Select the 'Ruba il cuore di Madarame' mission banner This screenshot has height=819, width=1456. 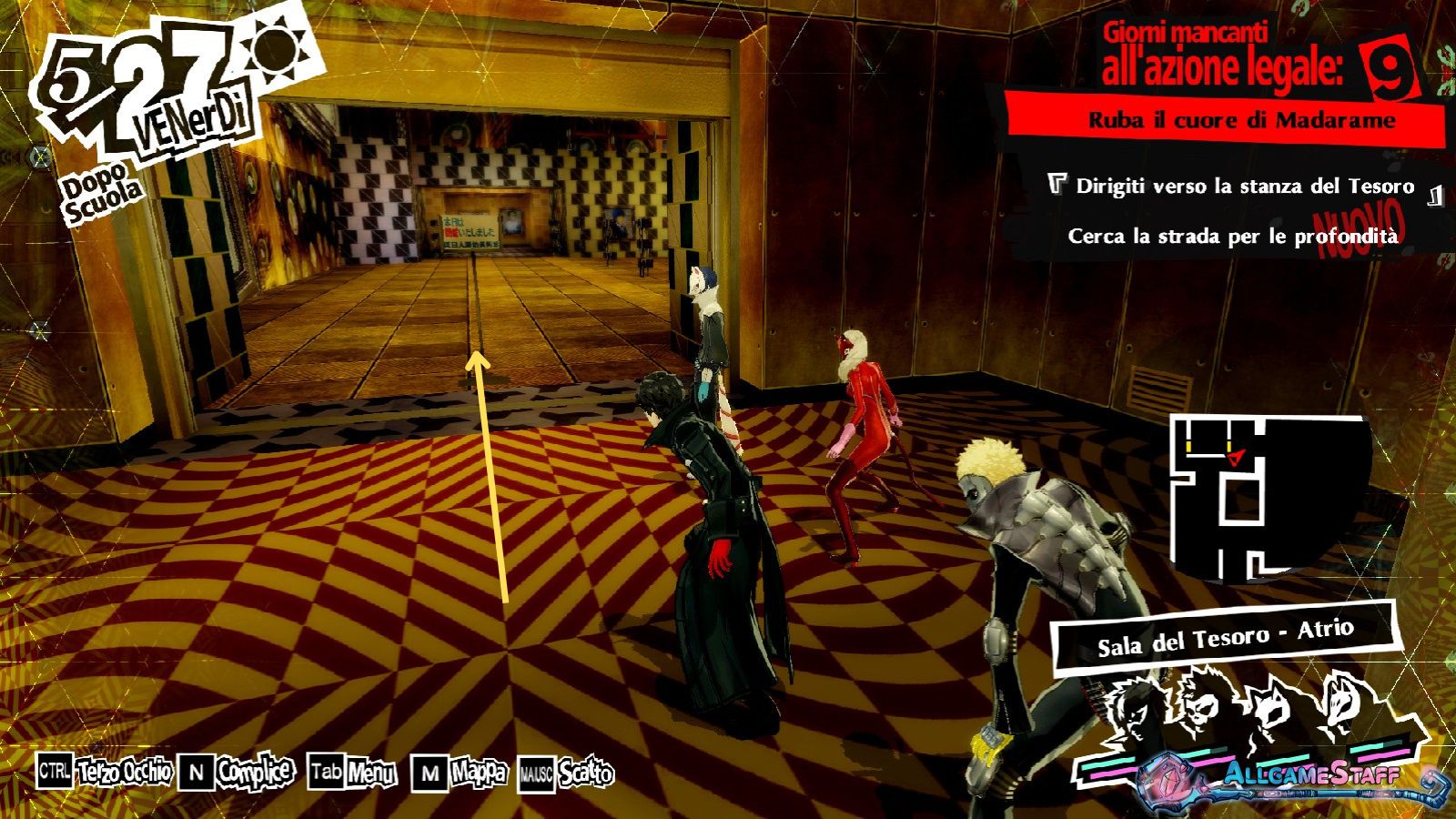pos(1241,120)
